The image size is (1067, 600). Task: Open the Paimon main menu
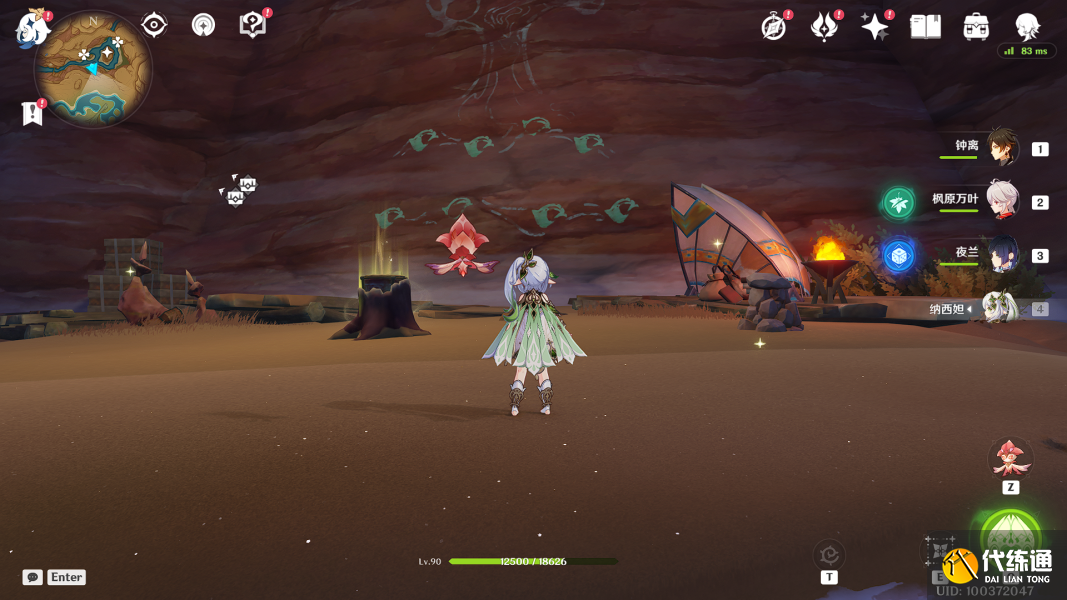point(32,28)
